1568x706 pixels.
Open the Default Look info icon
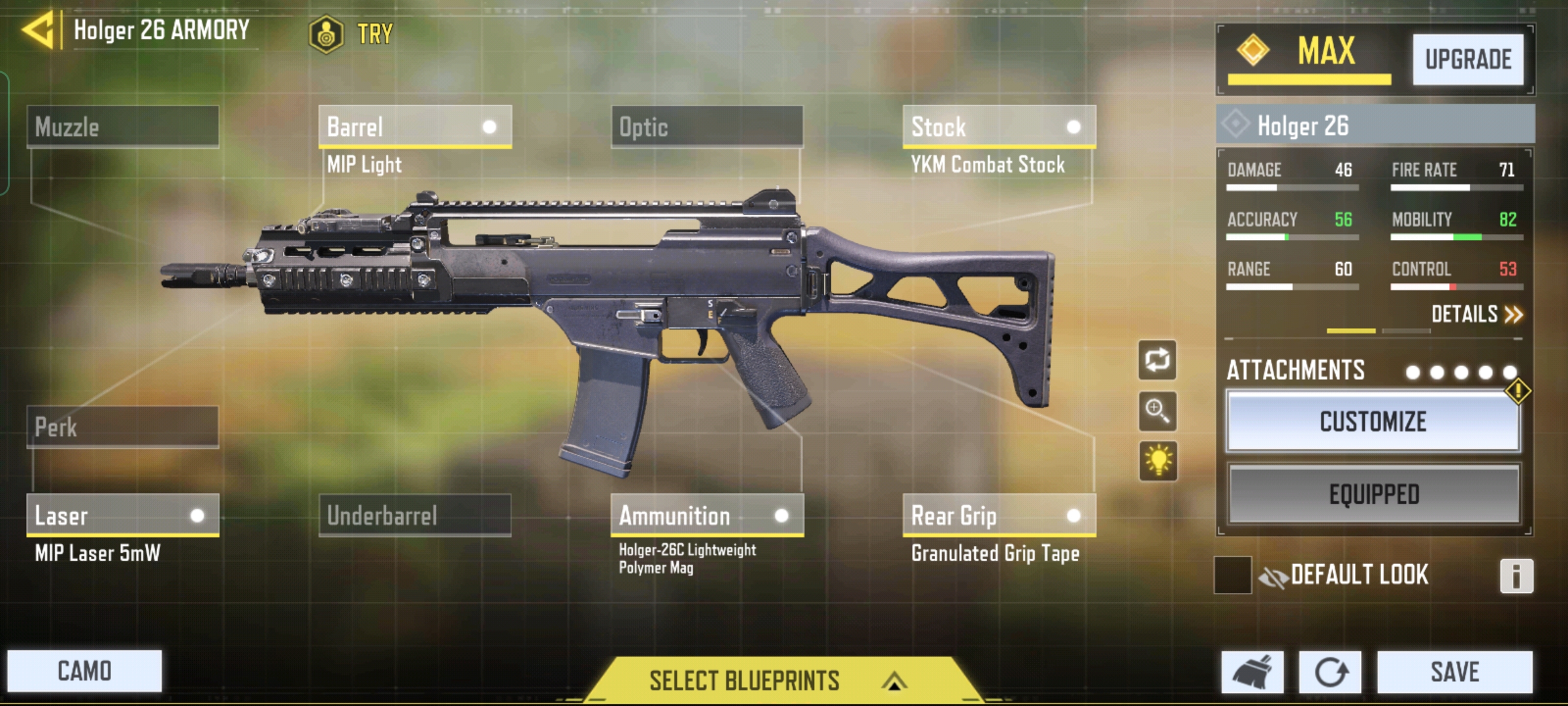tap(1516, 576)
